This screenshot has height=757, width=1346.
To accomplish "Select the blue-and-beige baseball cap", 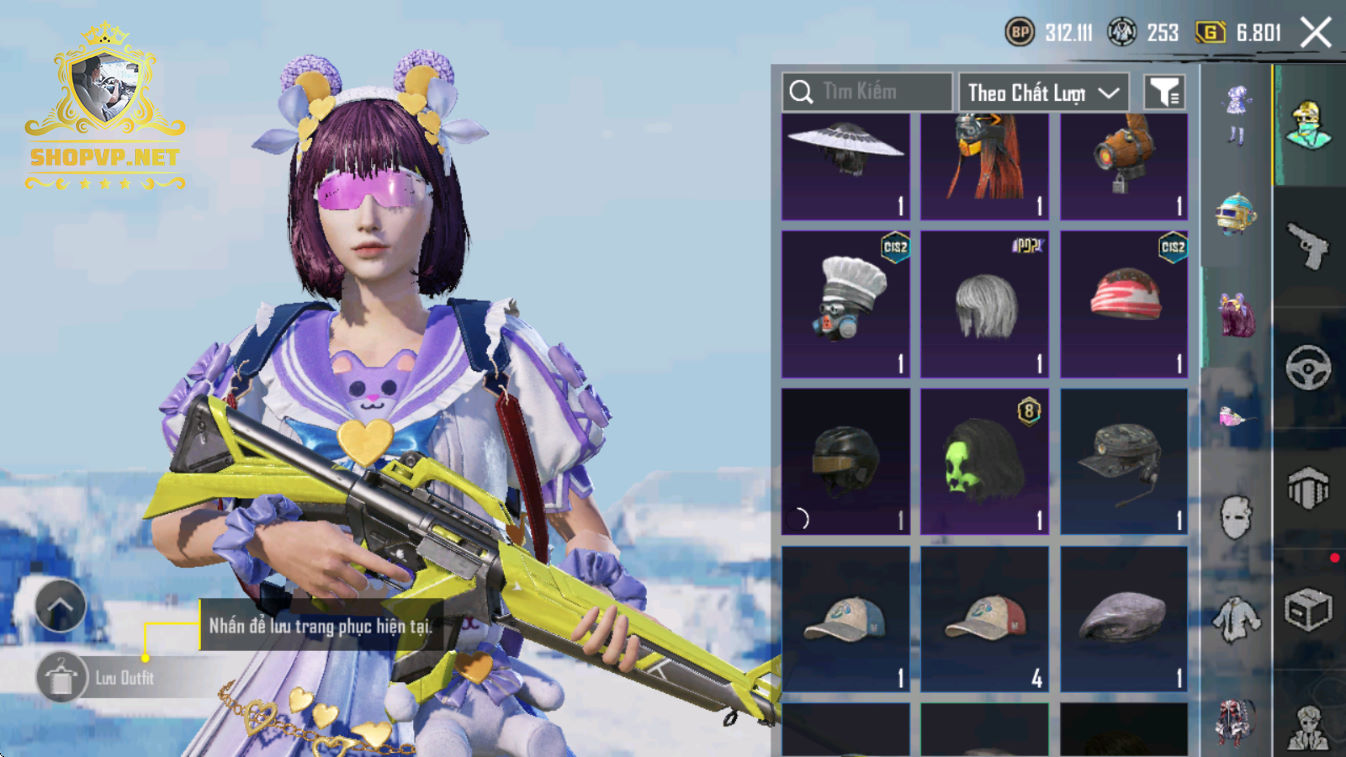I will tap(845, 618).
